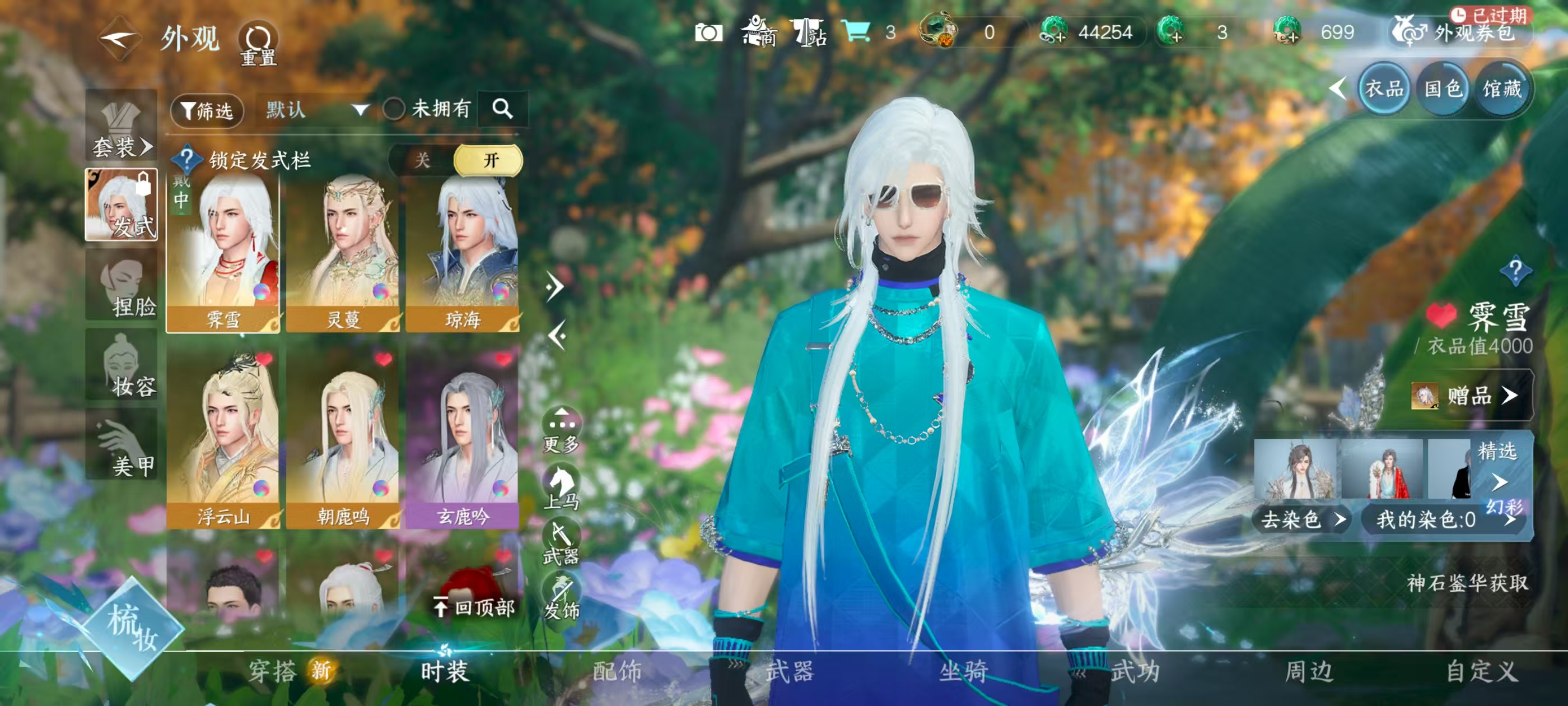The width and height of the screenshot is (1568, 706).
Task: Open the 衣品 round button
Action: pos(1384,90)
